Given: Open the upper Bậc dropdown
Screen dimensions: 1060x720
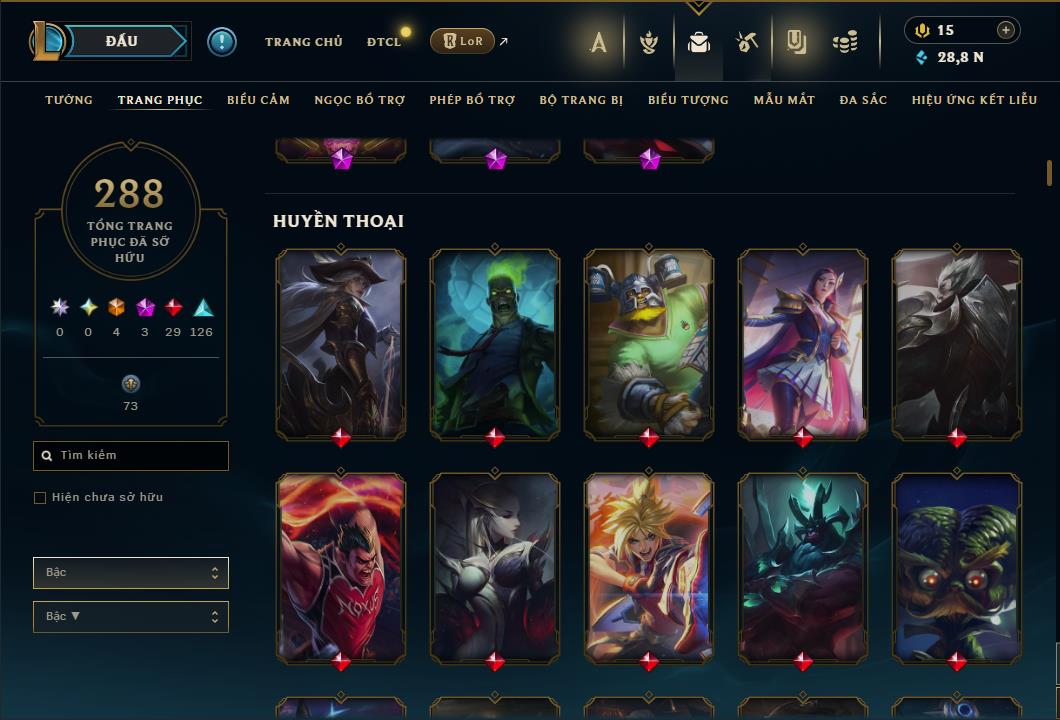Looking at the screenshot, I should [131, 573].
